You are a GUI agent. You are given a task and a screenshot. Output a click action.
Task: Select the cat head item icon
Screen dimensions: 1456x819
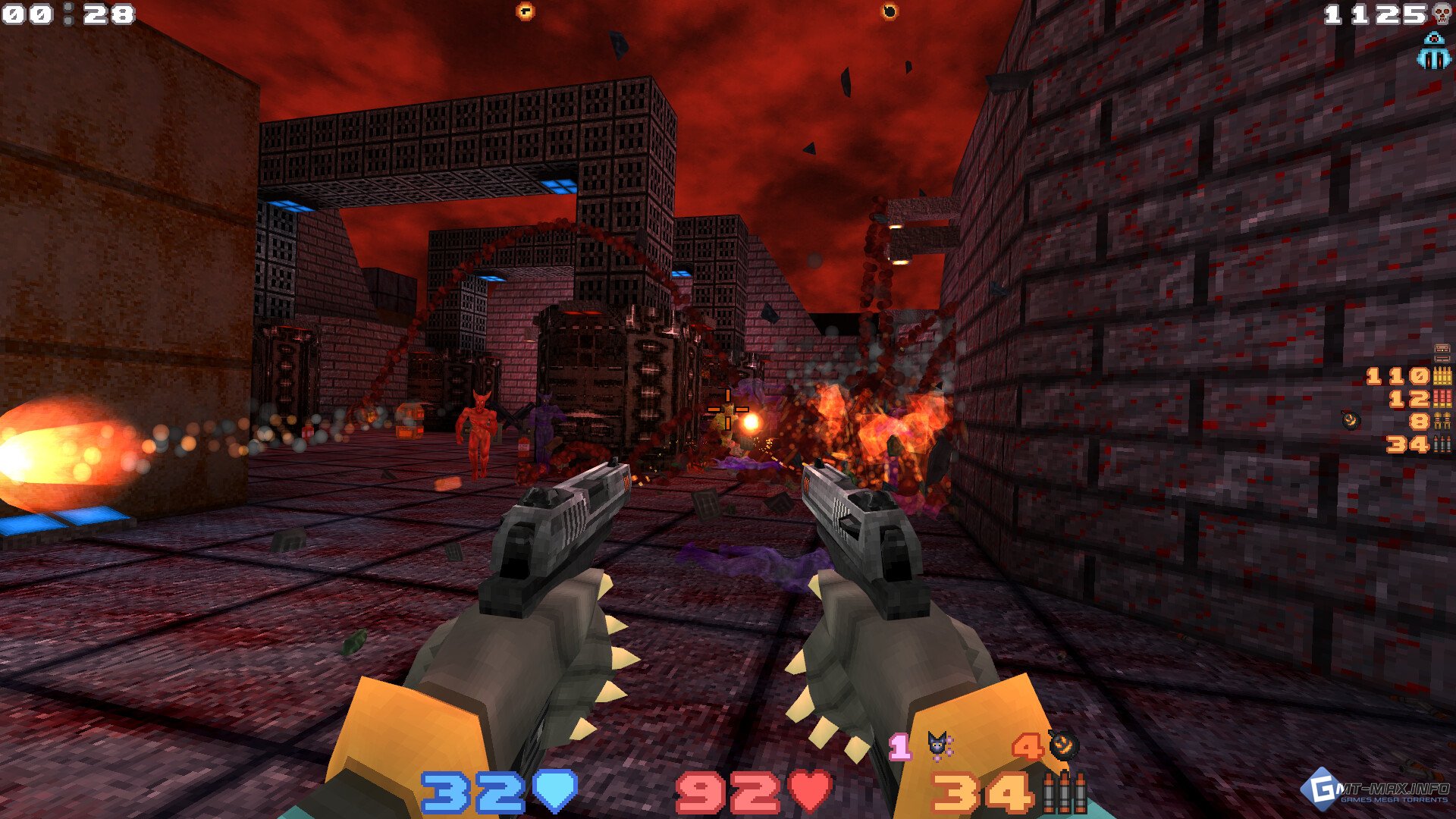pyautogui.click(x=940, y=745)
